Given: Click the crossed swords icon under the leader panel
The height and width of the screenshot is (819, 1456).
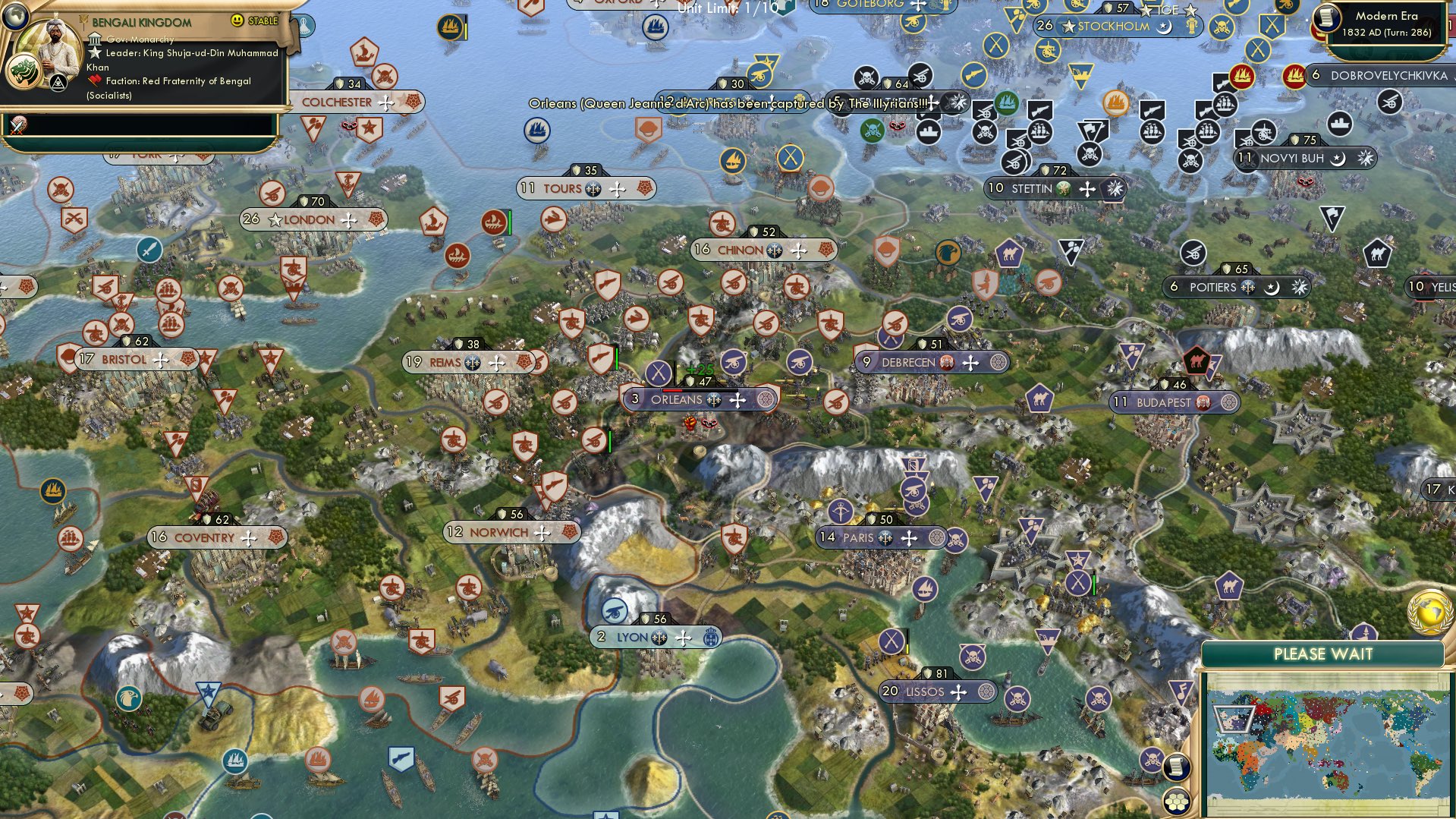Looking at the screenshot, I should 17,124.
